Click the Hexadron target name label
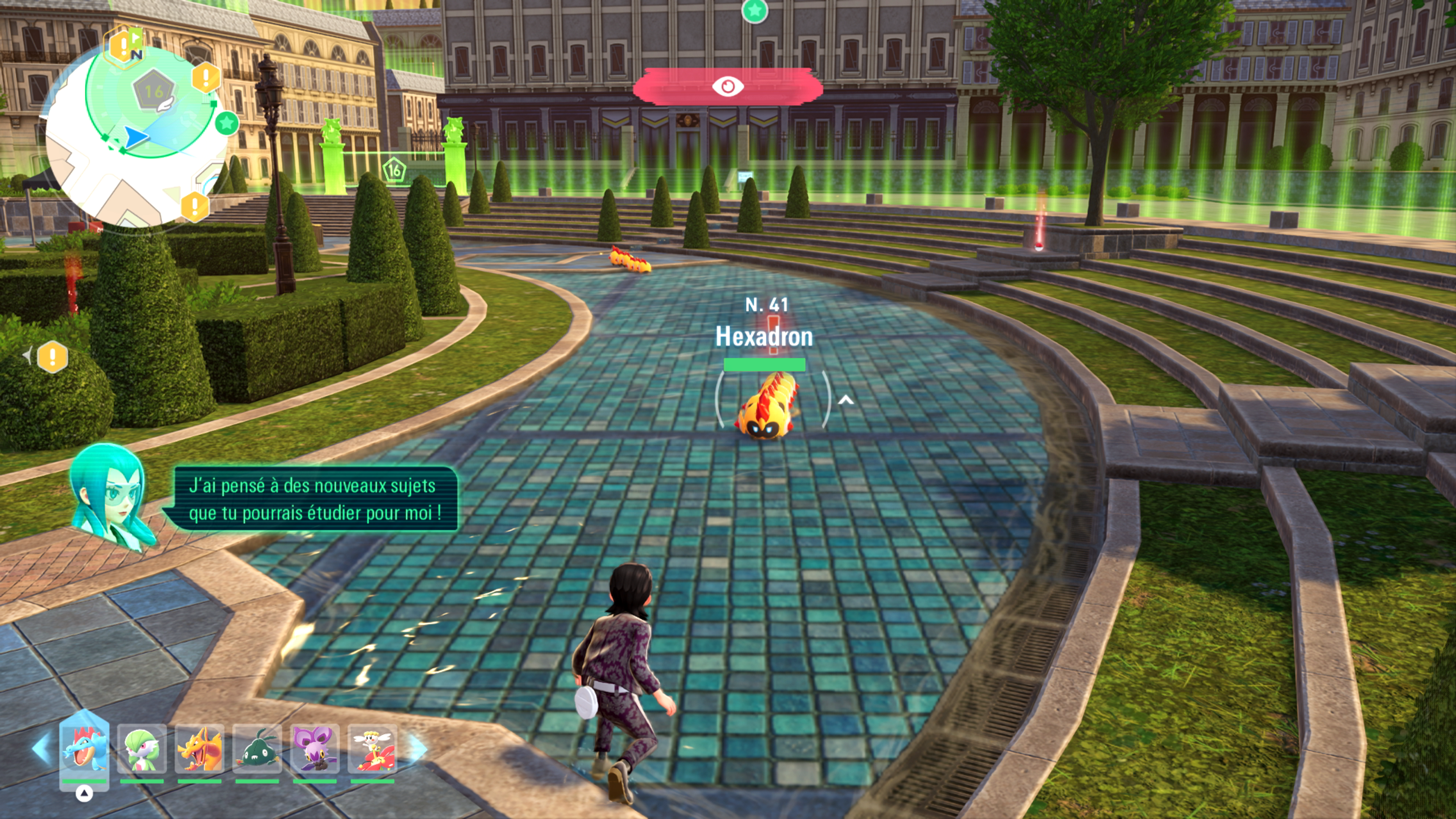This screenshot has width=1456, height=819. (x=764, y=337)
